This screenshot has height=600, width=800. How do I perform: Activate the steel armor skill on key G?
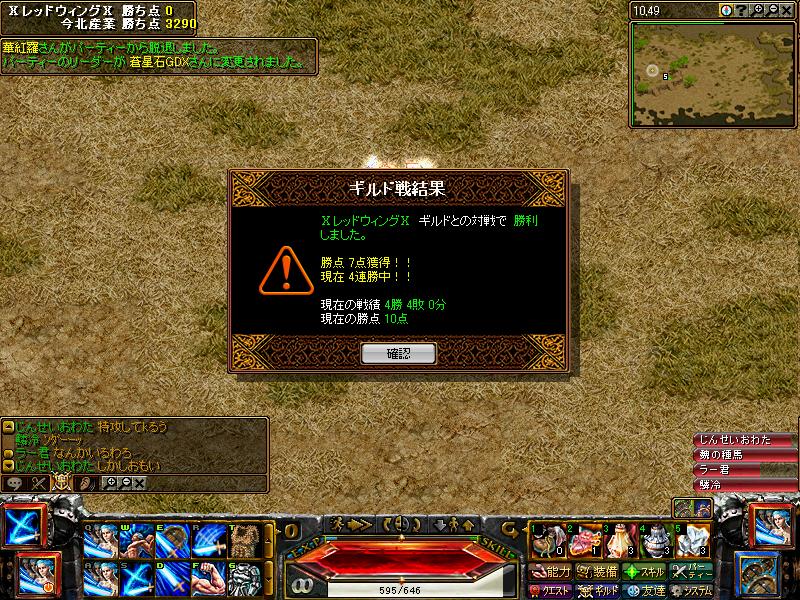pyautogui.click(x=245, y=578)
